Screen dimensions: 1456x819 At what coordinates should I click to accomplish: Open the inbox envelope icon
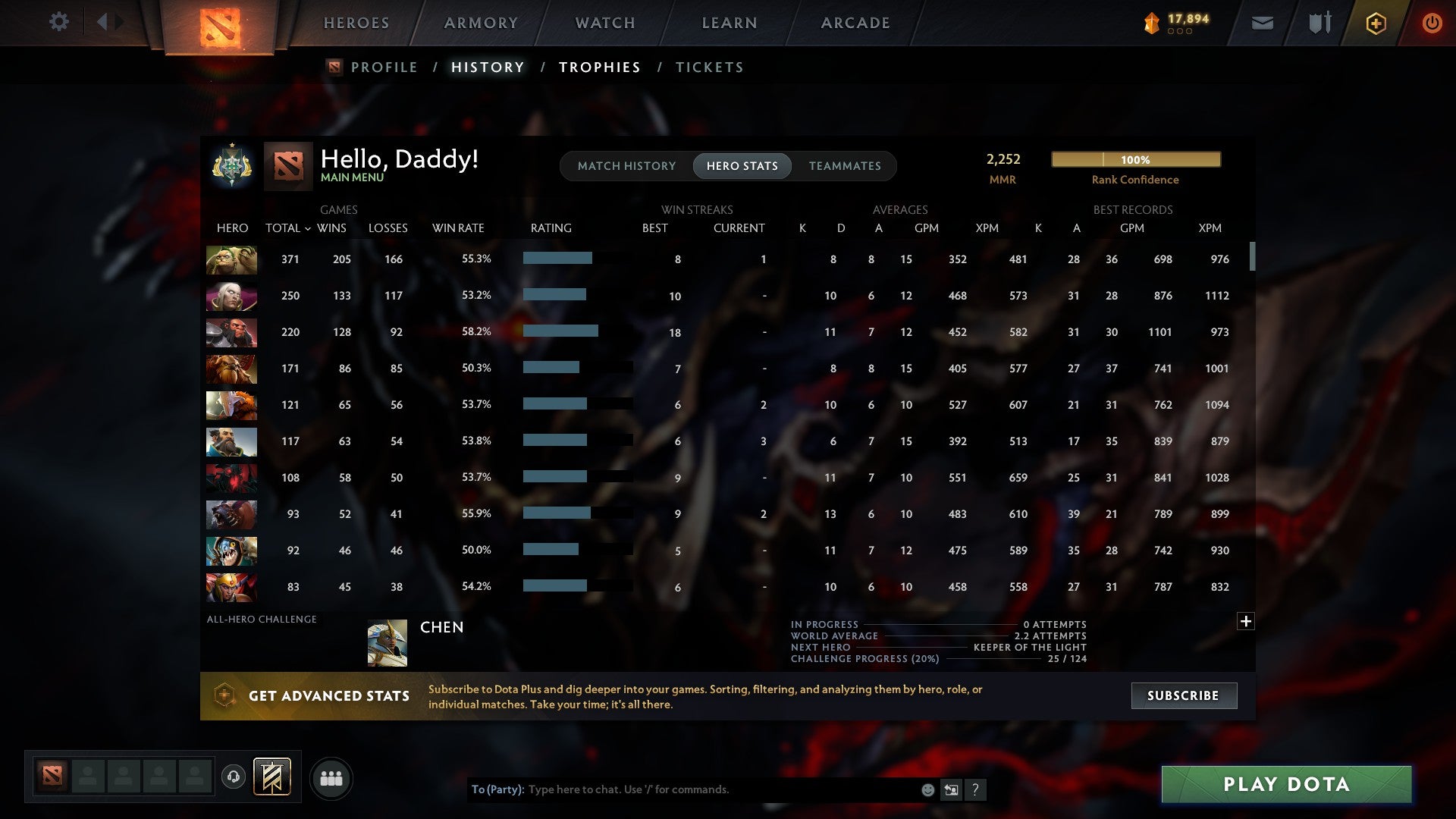click(x=1263, y=24)
